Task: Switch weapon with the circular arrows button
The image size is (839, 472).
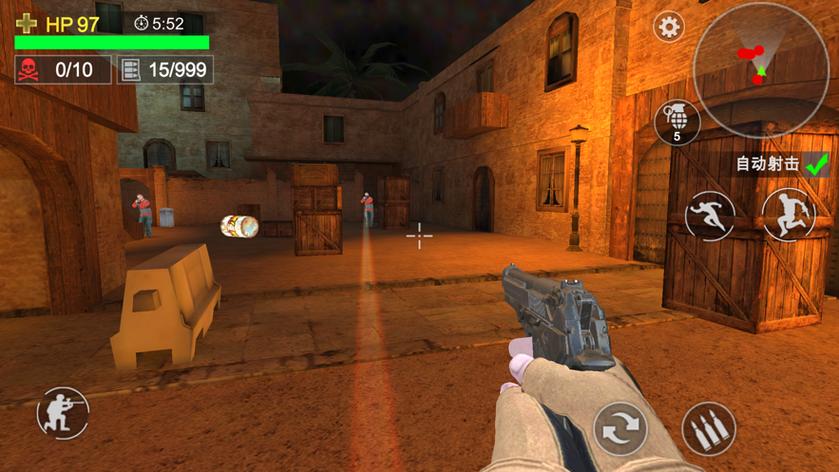Action: click(x=622, y=429)
